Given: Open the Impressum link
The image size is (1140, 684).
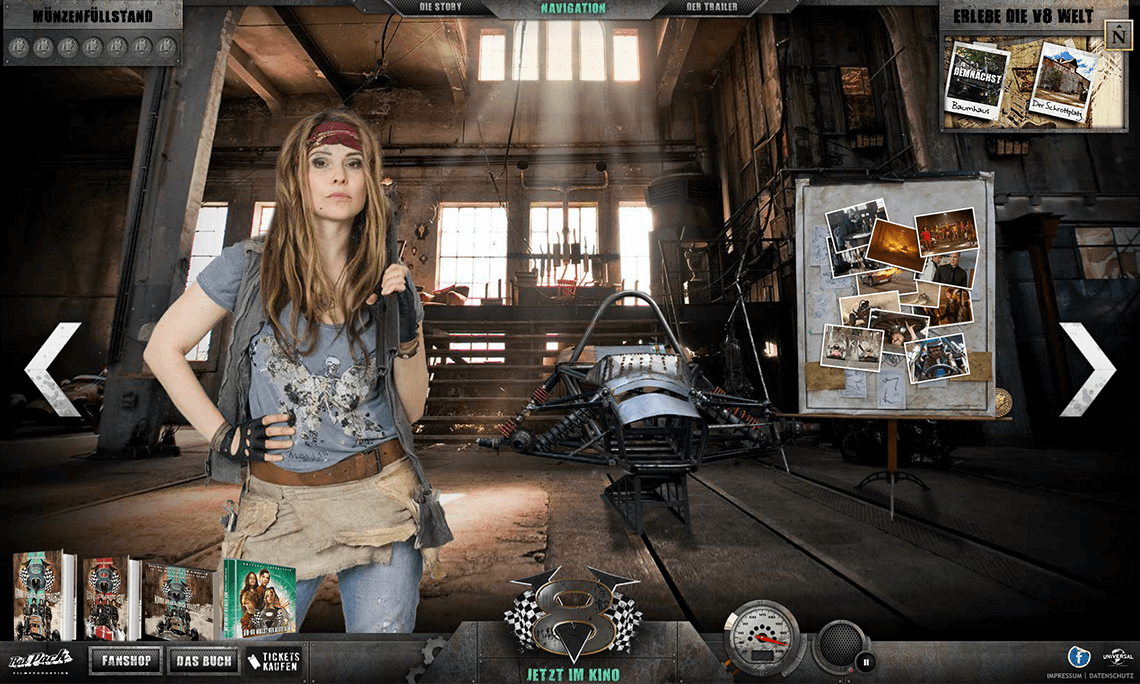Looking at the screenshot, I should tap(1063, 676).
